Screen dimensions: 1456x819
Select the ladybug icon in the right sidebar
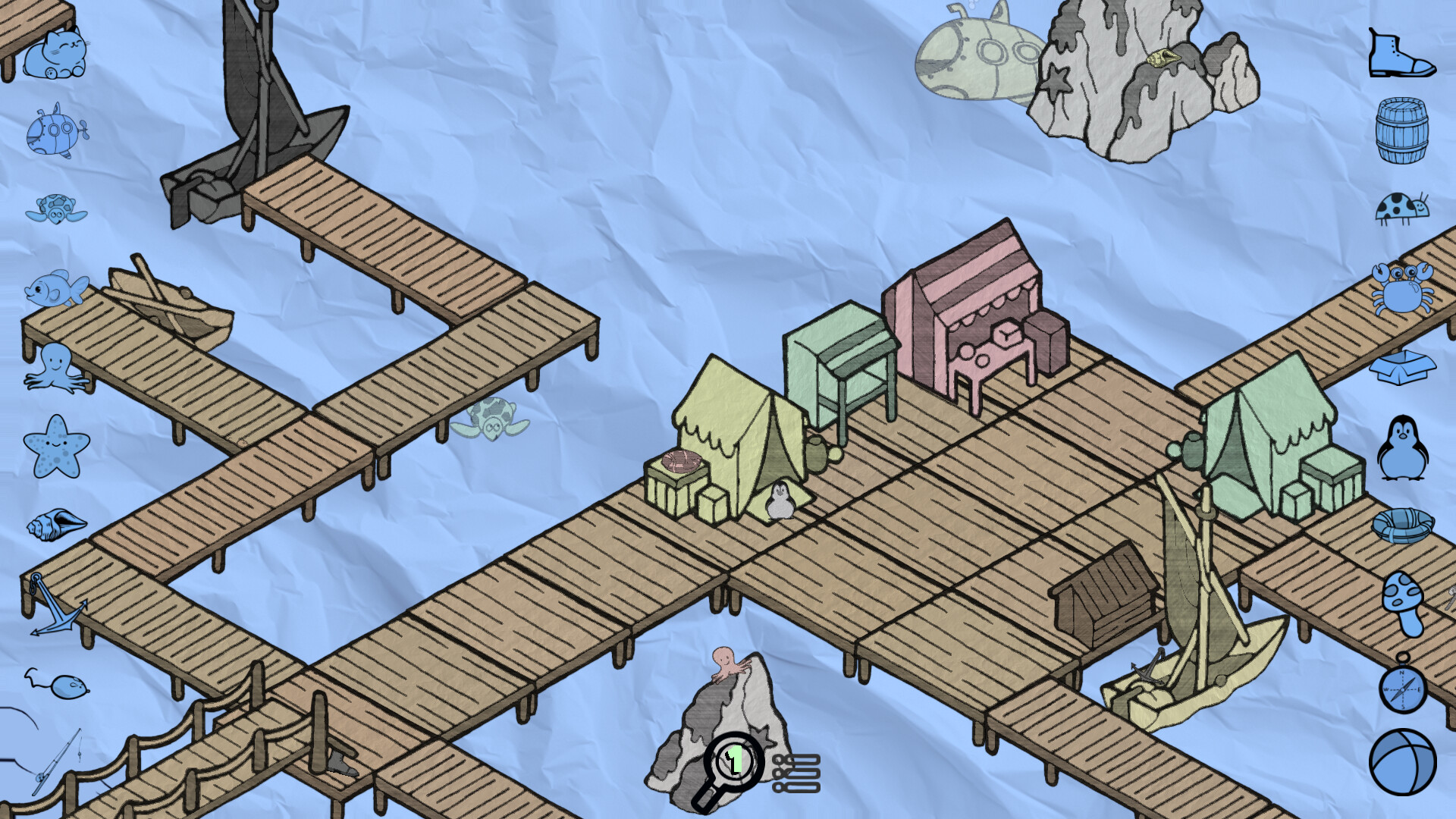pyautogui.click(x=1403, y=206)
